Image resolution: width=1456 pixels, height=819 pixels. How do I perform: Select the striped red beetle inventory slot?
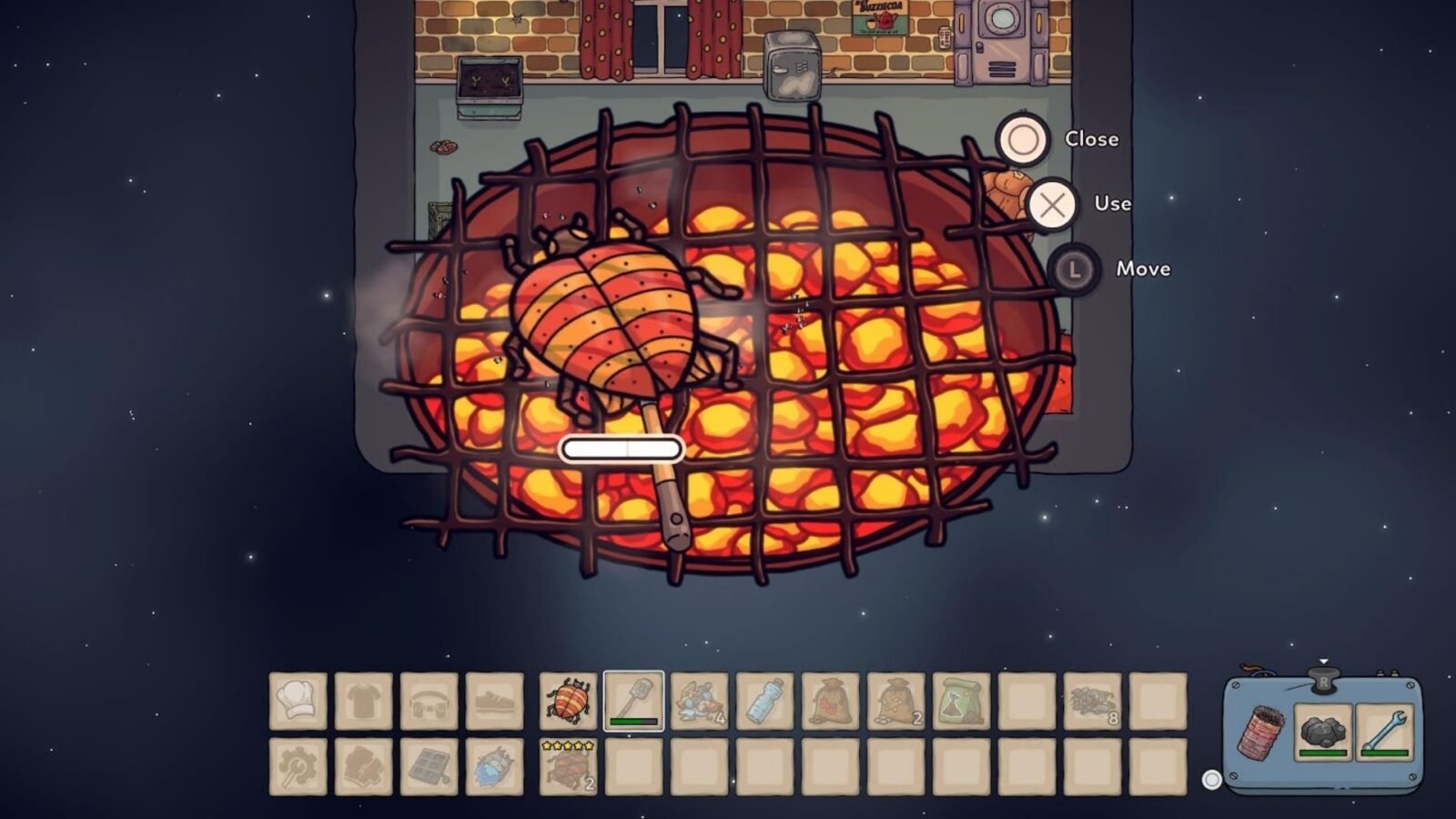[x=569, y=702]
